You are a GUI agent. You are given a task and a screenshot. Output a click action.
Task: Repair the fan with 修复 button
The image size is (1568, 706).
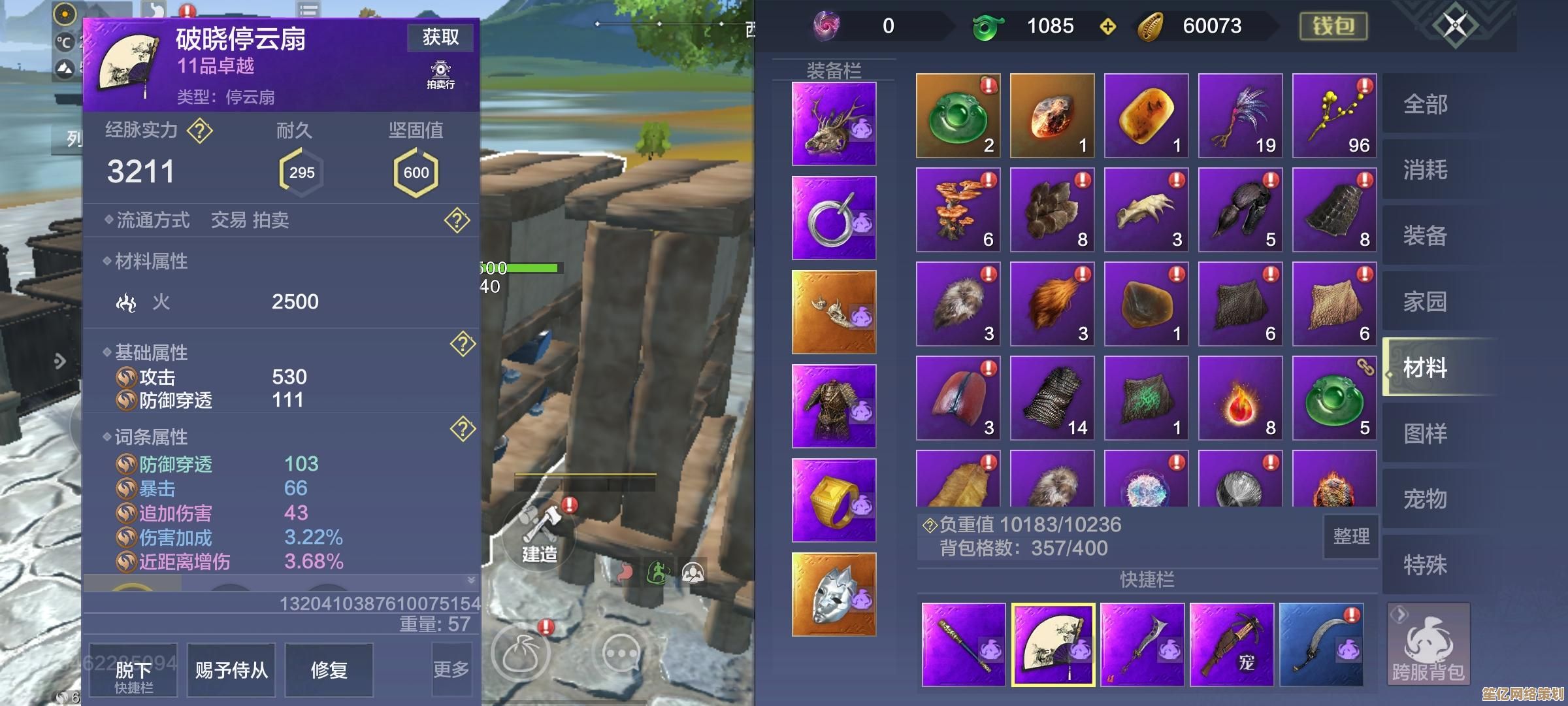tap(329, 670)
